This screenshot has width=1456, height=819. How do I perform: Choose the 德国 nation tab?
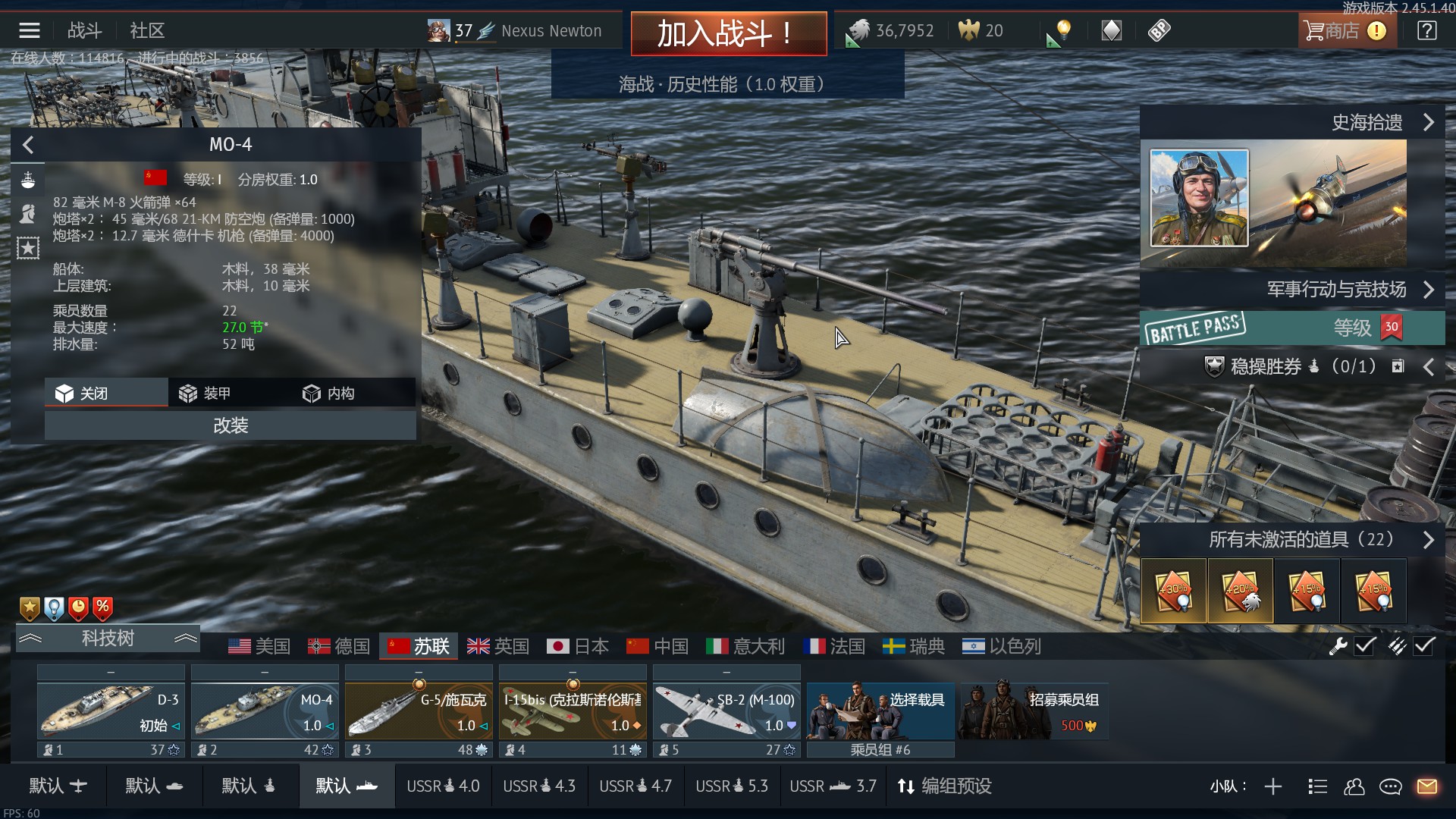339,646
